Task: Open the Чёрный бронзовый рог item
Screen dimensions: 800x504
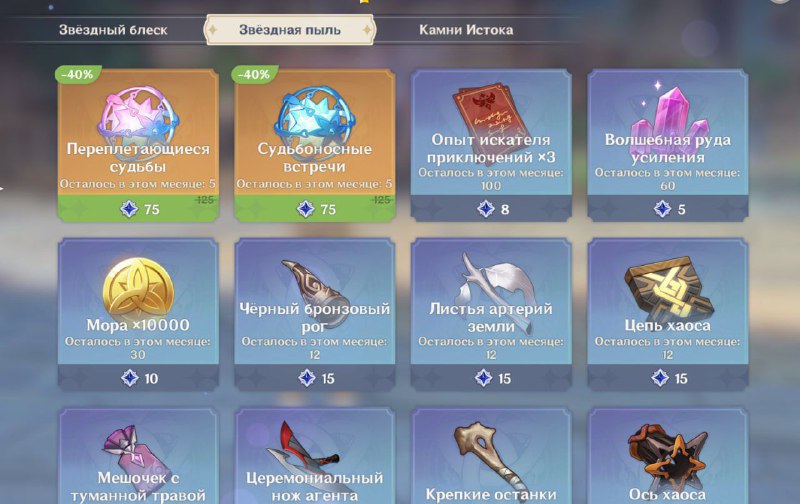Action: (314, 313)
